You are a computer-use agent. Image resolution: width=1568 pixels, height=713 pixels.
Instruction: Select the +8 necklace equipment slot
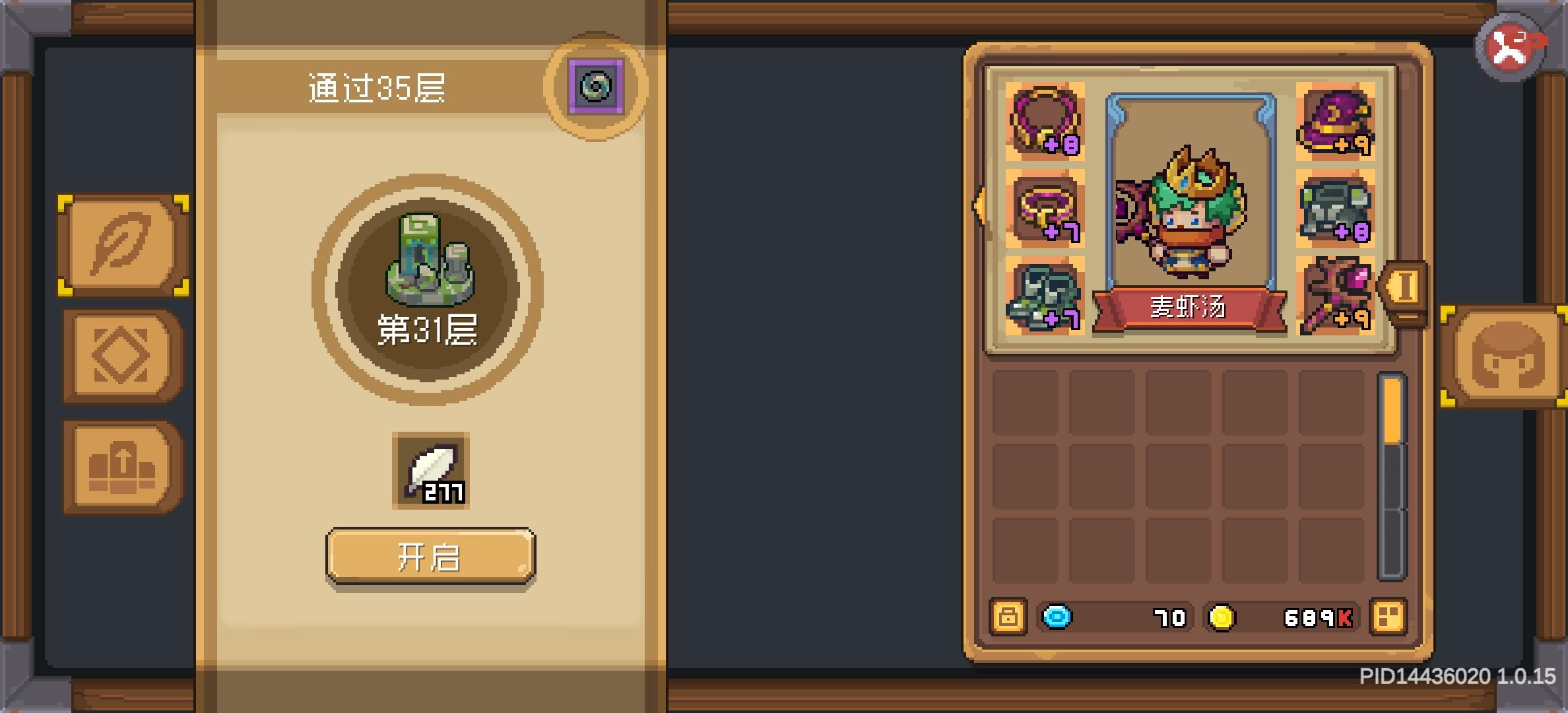[x=1044, y=123]
